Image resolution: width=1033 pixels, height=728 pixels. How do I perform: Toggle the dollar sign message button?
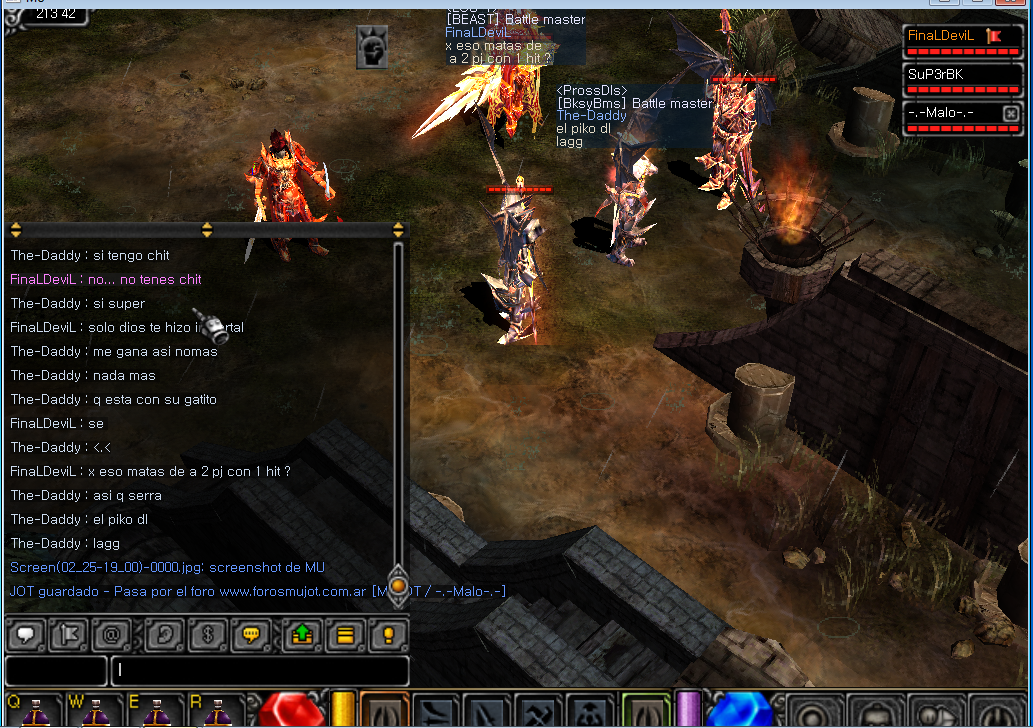[x=208, y=634]
